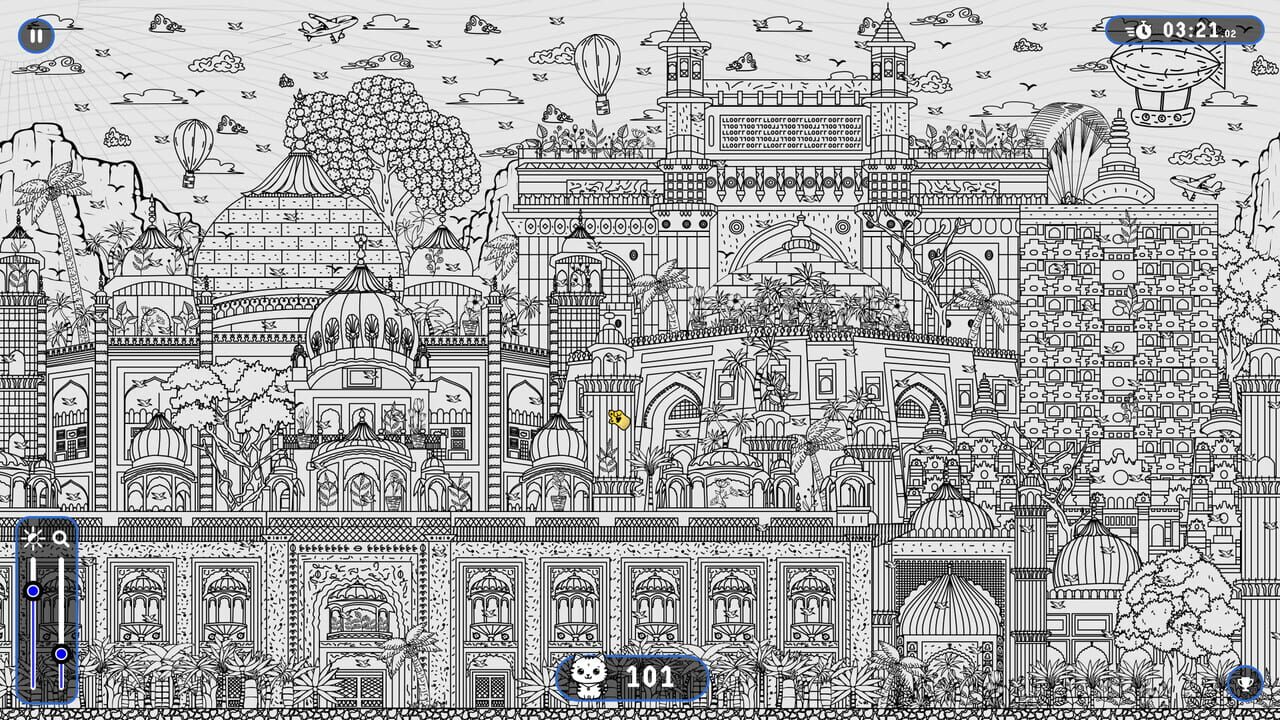1280x720 pixels.
Task: Click the magnifier zoom icon
Action: pos(59,539)
